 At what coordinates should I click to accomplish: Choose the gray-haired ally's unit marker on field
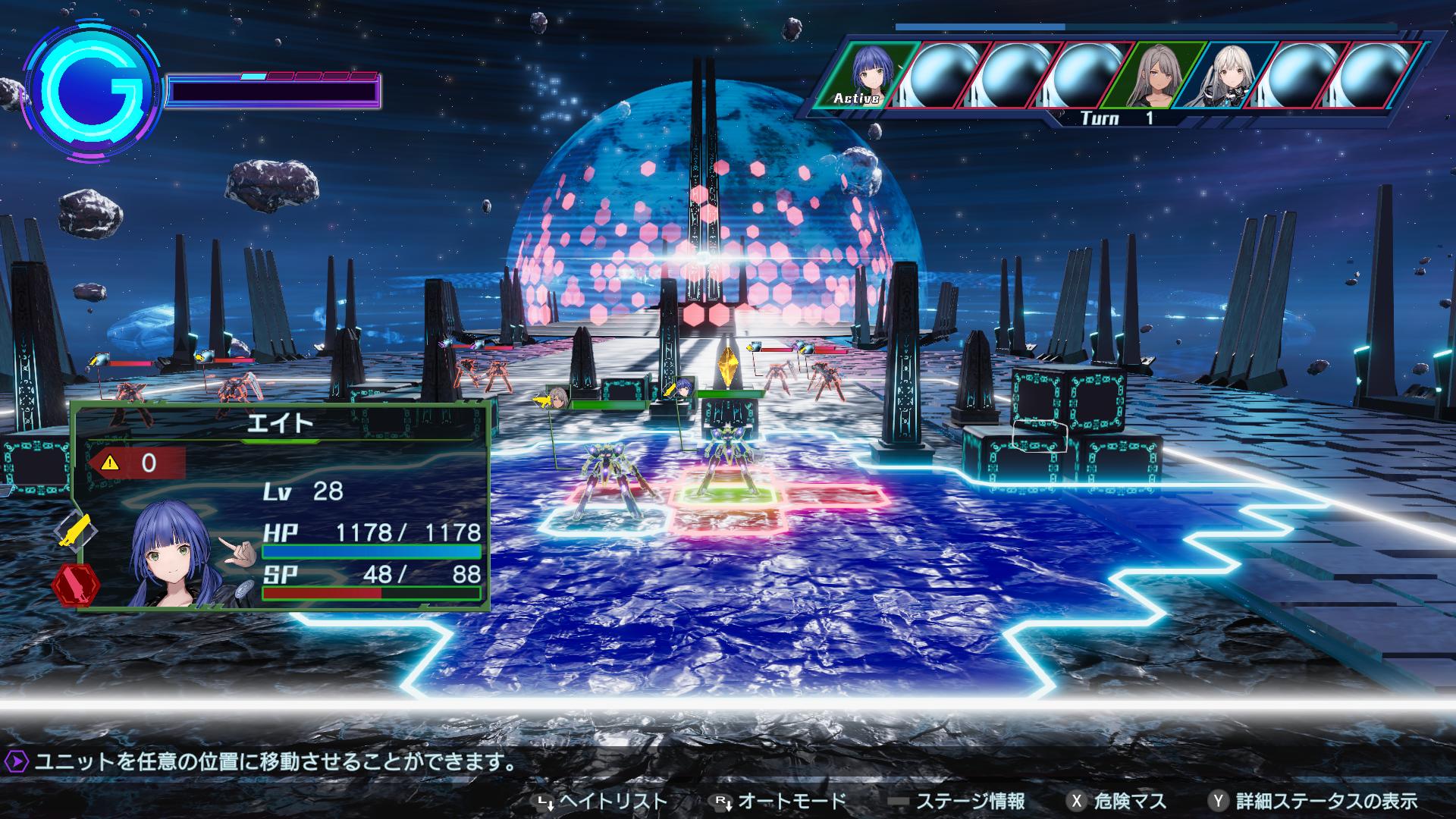tap(559, 398)
